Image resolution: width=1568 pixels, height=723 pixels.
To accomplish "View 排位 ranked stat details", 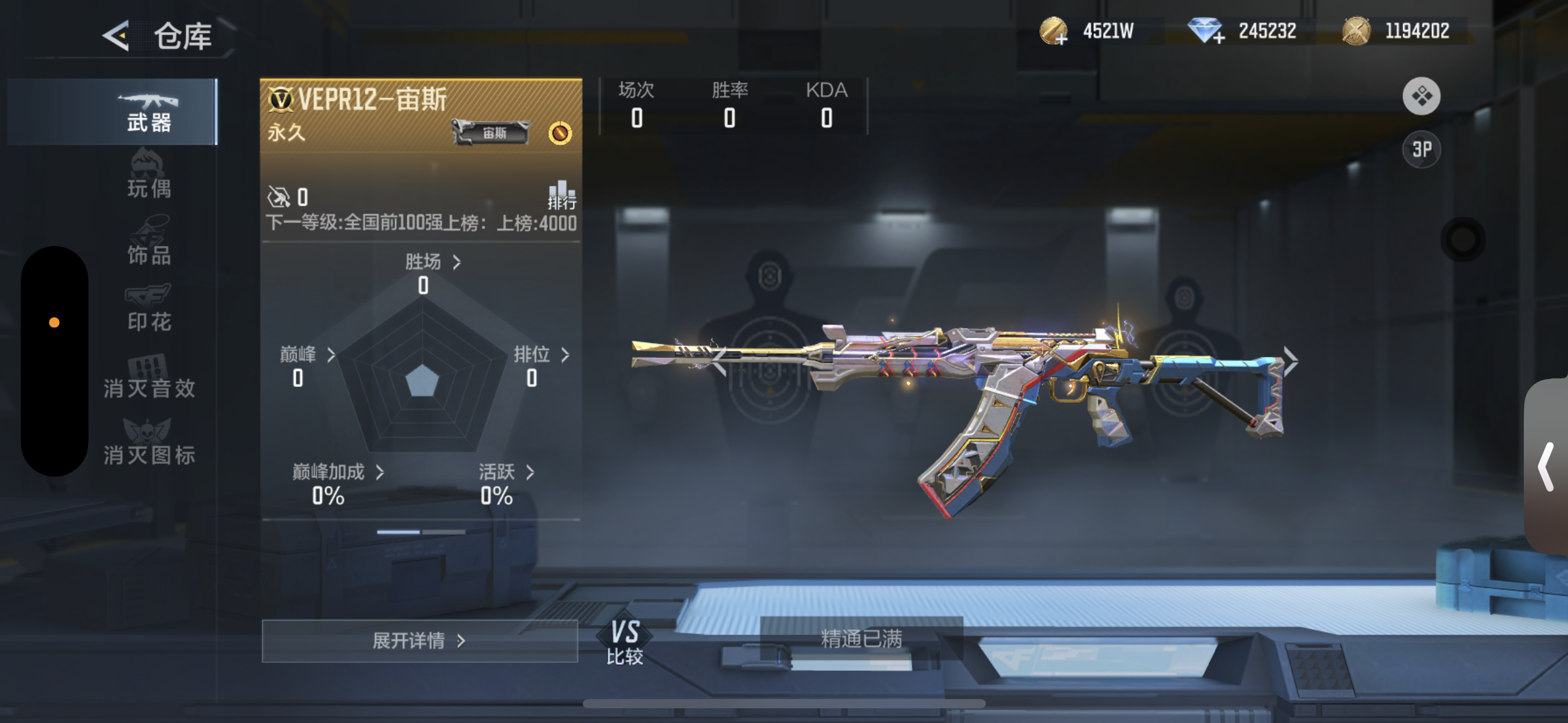I will click(x=541, y=354).
